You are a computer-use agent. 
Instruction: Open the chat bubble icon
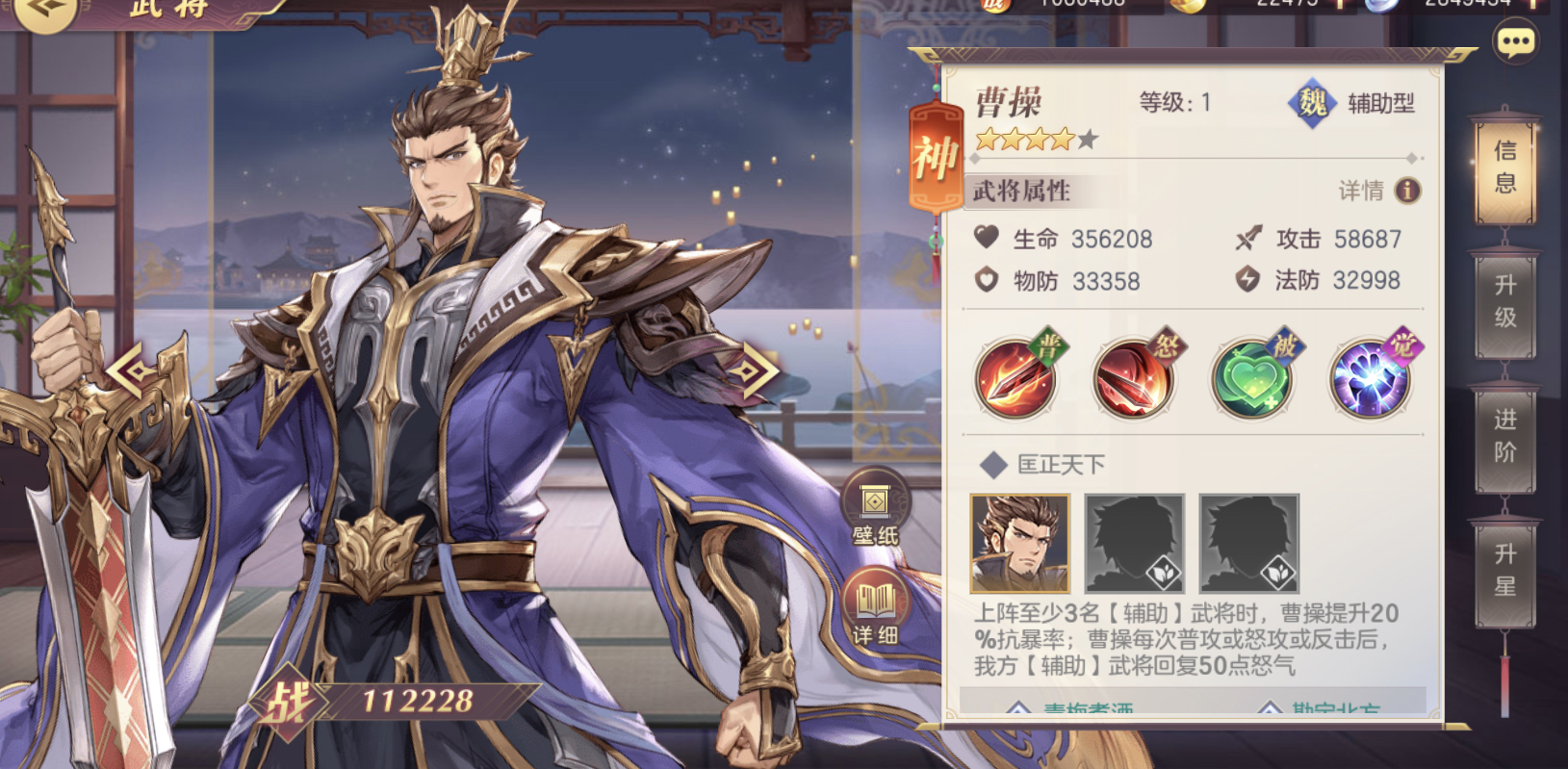1514,40
